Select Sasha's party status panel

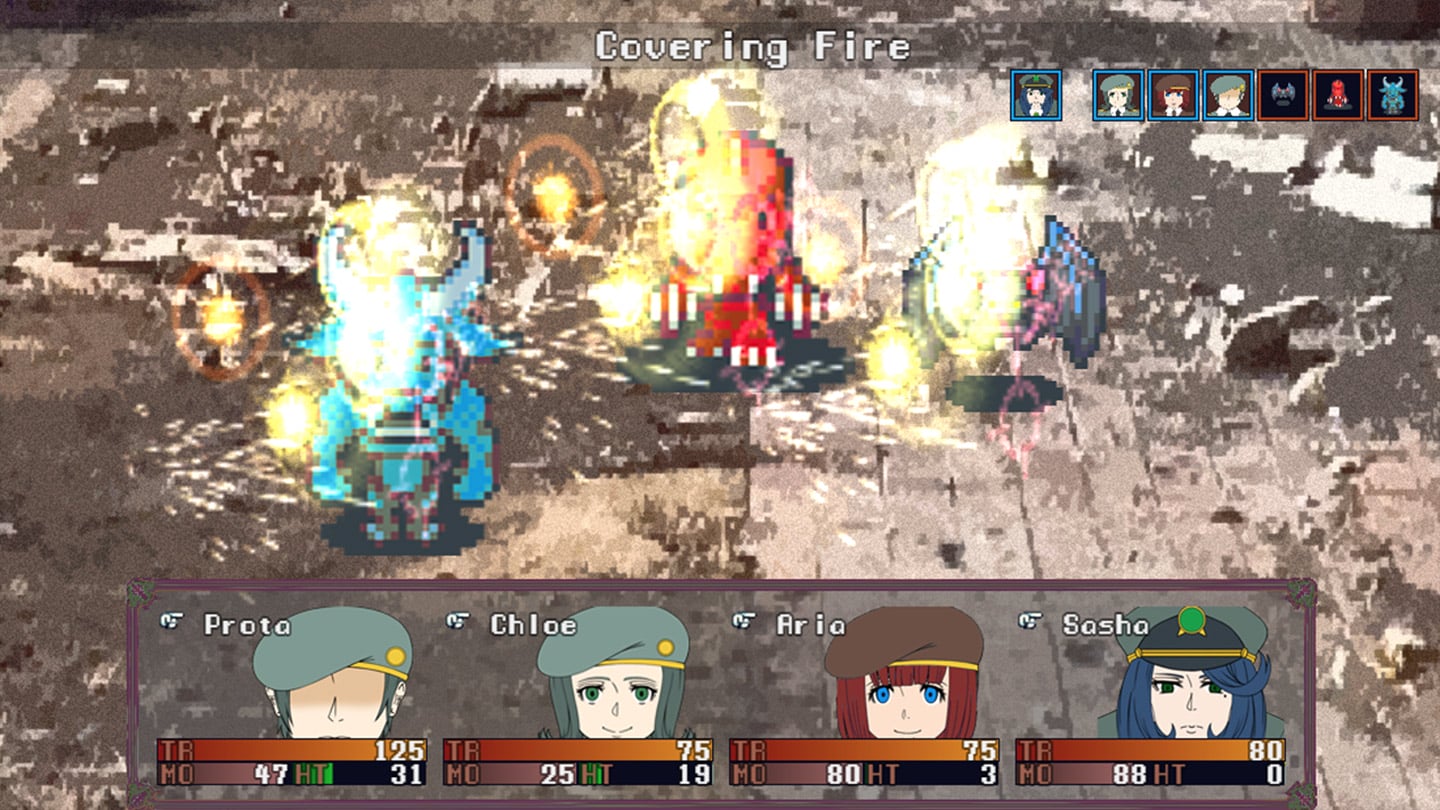(1150, 697)
